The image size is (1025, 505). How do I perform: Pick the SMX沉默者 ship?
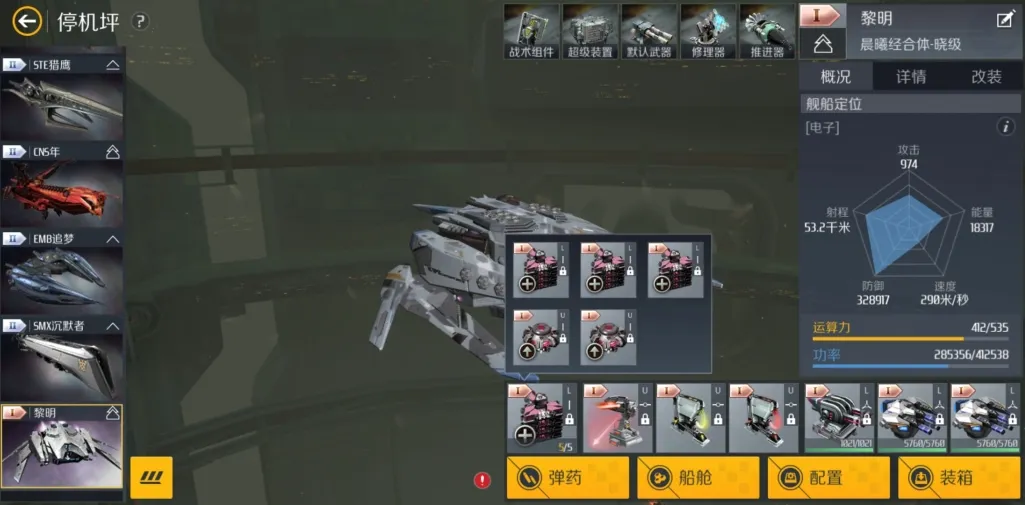click(62, 358)
